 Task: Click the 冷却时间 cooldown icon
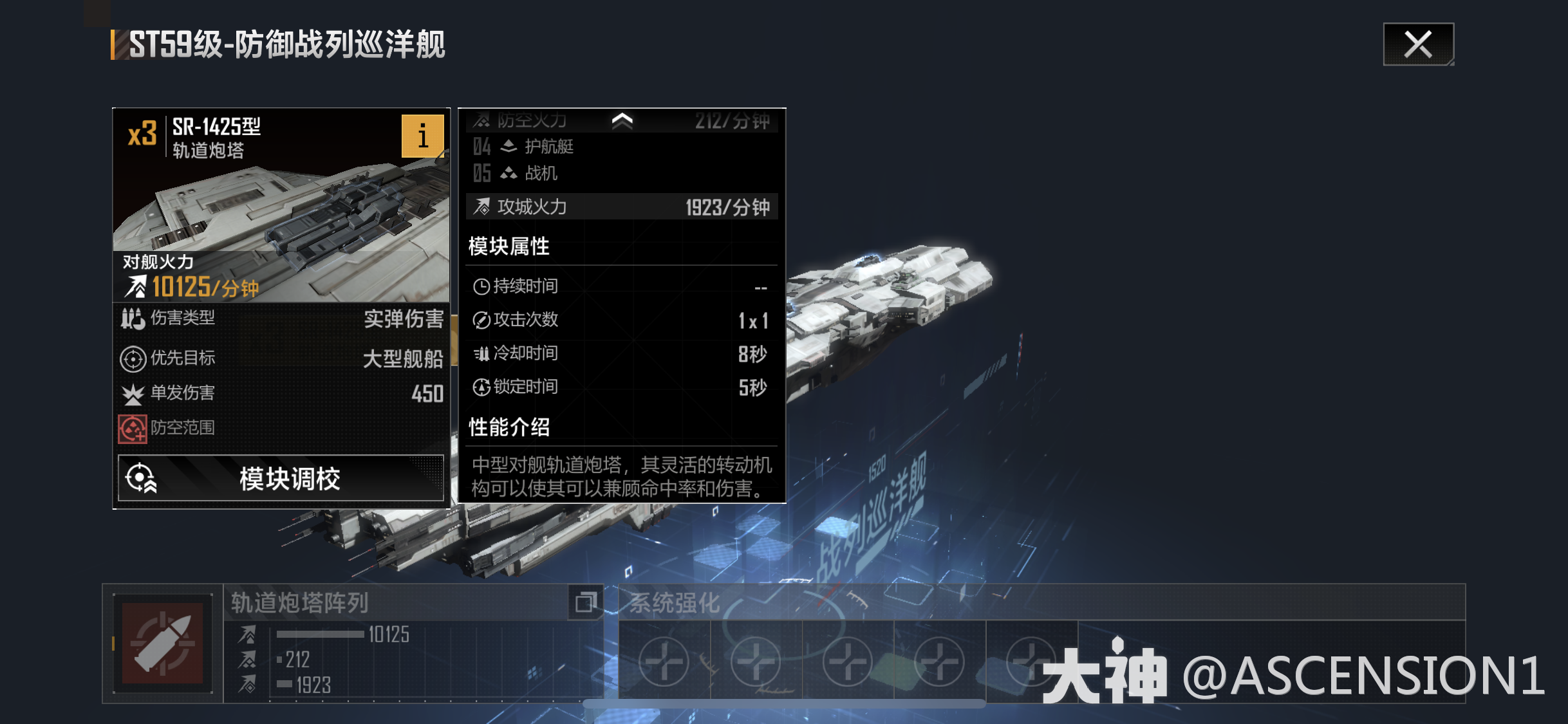tap(481, 353)
